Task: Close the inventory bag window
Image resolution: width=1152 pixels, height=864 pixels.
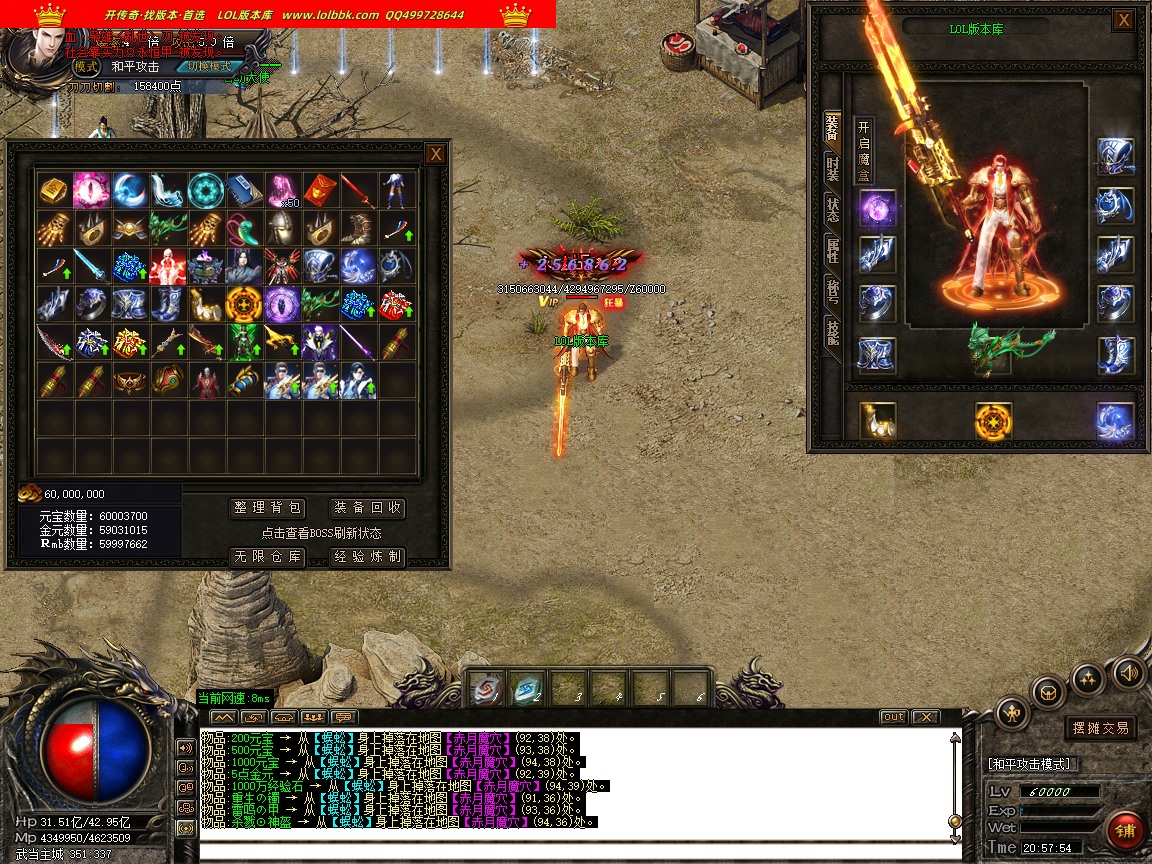Action: click(x=435, y=154)
